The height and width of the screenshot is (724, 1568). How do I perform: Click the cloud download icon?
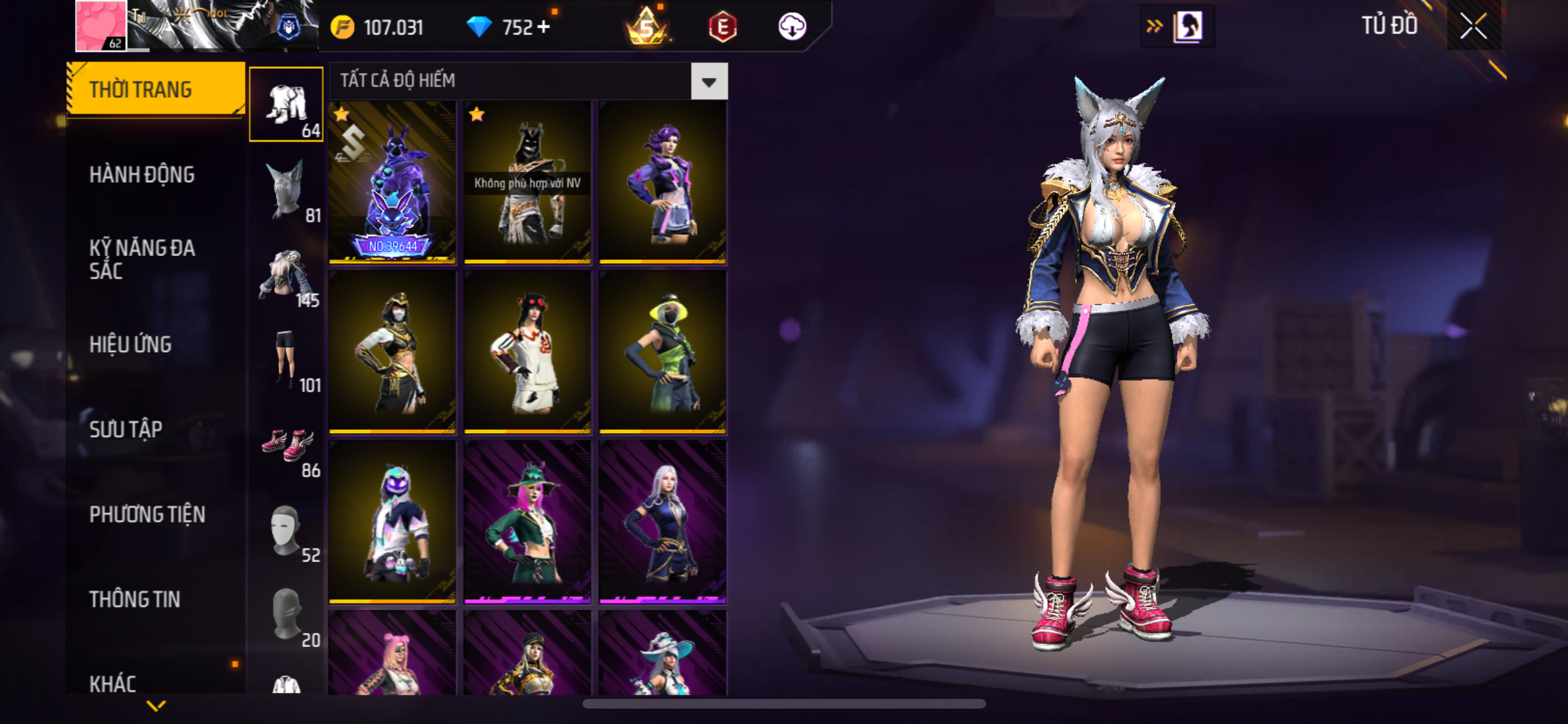pos(792,27)
